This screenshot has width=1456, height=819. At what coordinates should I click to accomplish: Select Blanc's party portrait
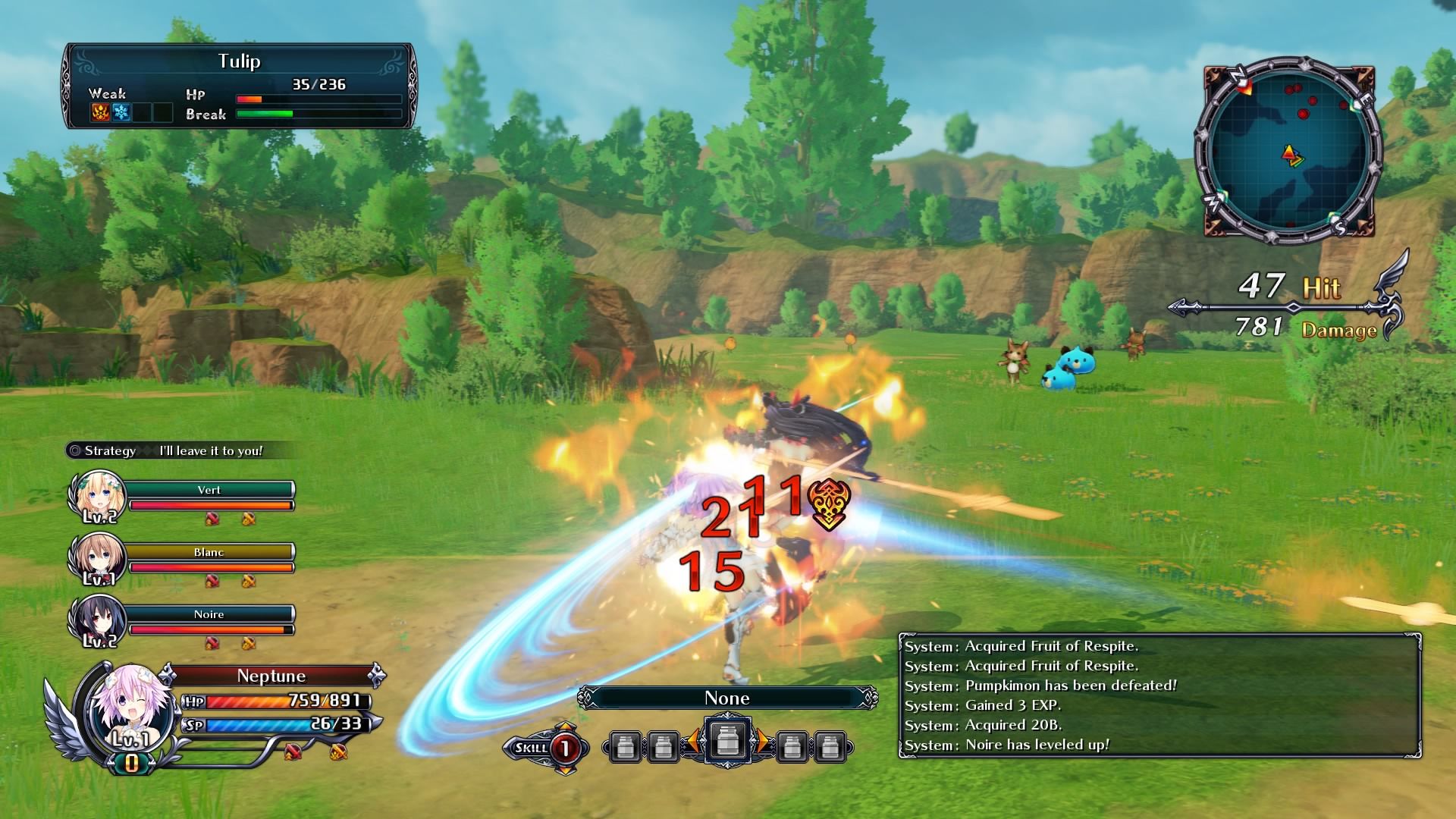tap(94, 560)
